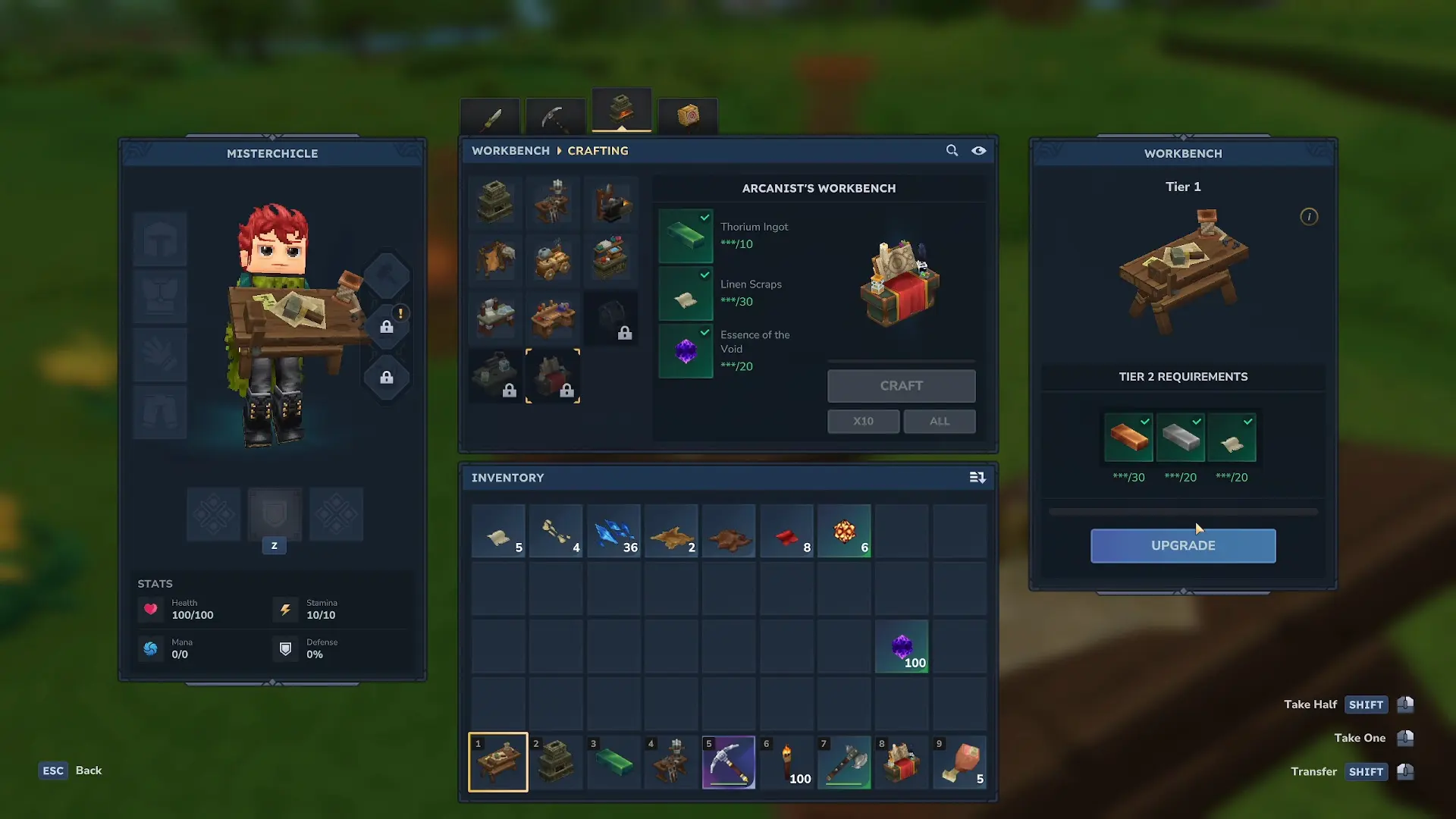Show workbench info via the i icon

(x=1309, y=217)
